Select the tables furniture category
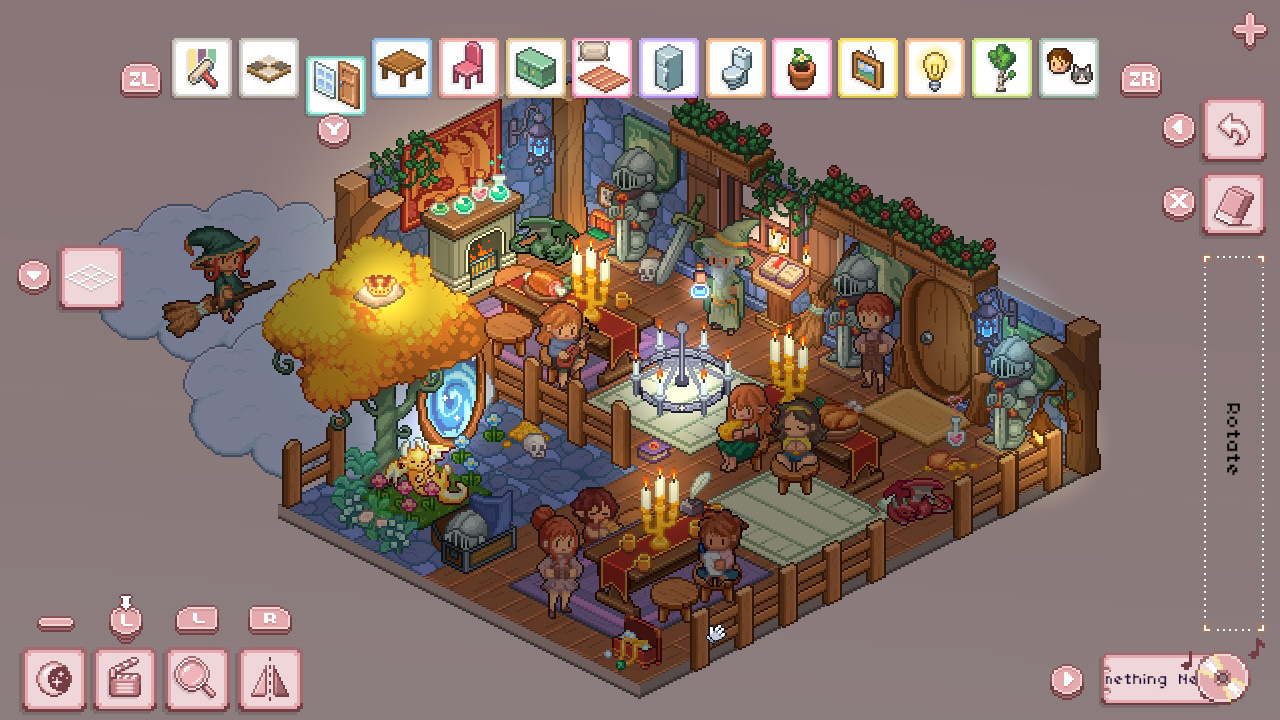 [401, 70]
